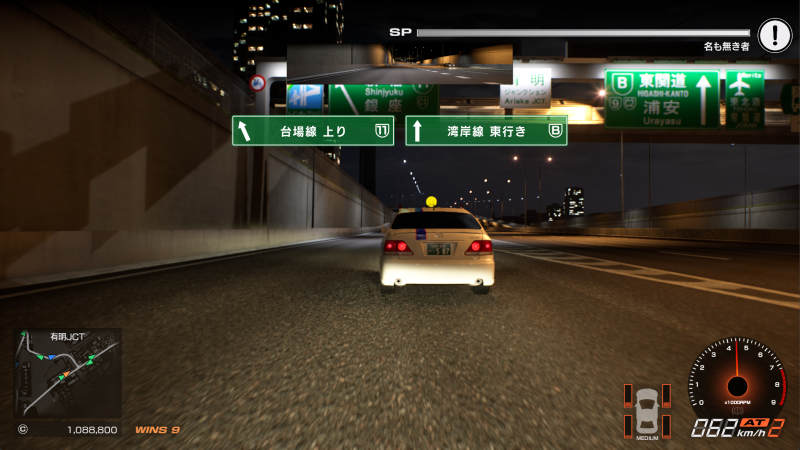The width and height of the screenshot is (800, 450).
Task: Choose the 湾岸線 東行き route sign
Action: coord(486,131)
